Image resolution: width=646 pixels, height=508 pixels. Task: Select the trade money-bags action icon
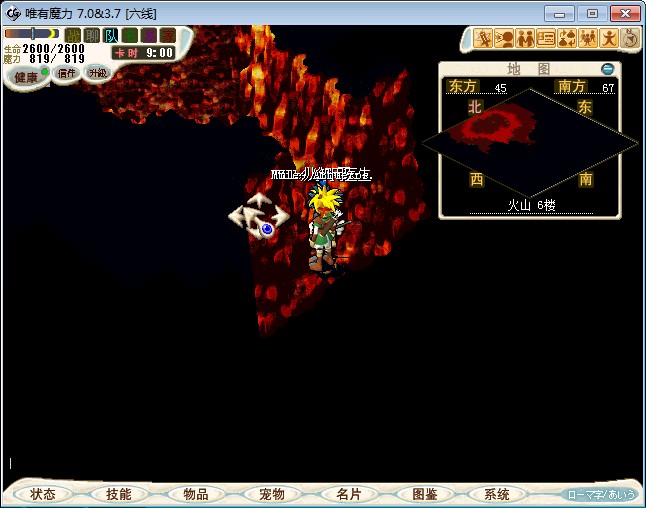(x=567, y=39)
